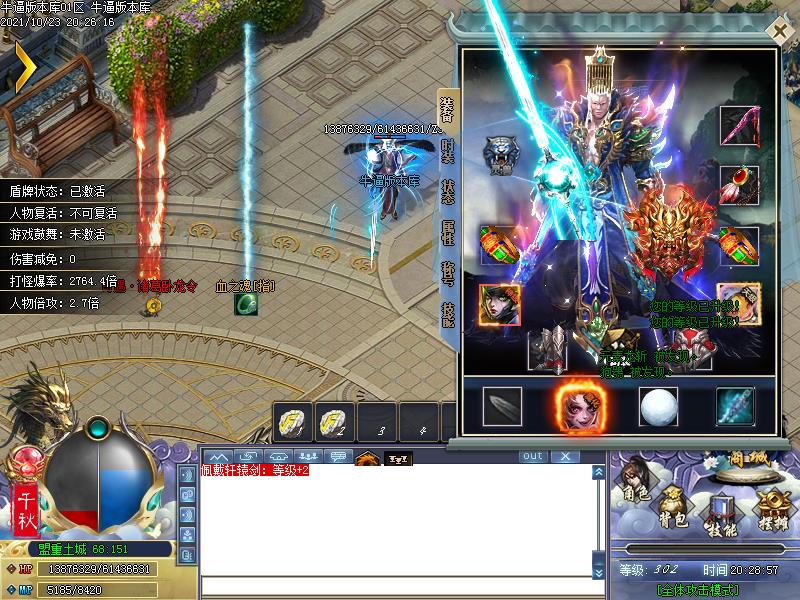Switch to the 时装 fashion tab
800x600 pixels.
(x=447, y=153)
